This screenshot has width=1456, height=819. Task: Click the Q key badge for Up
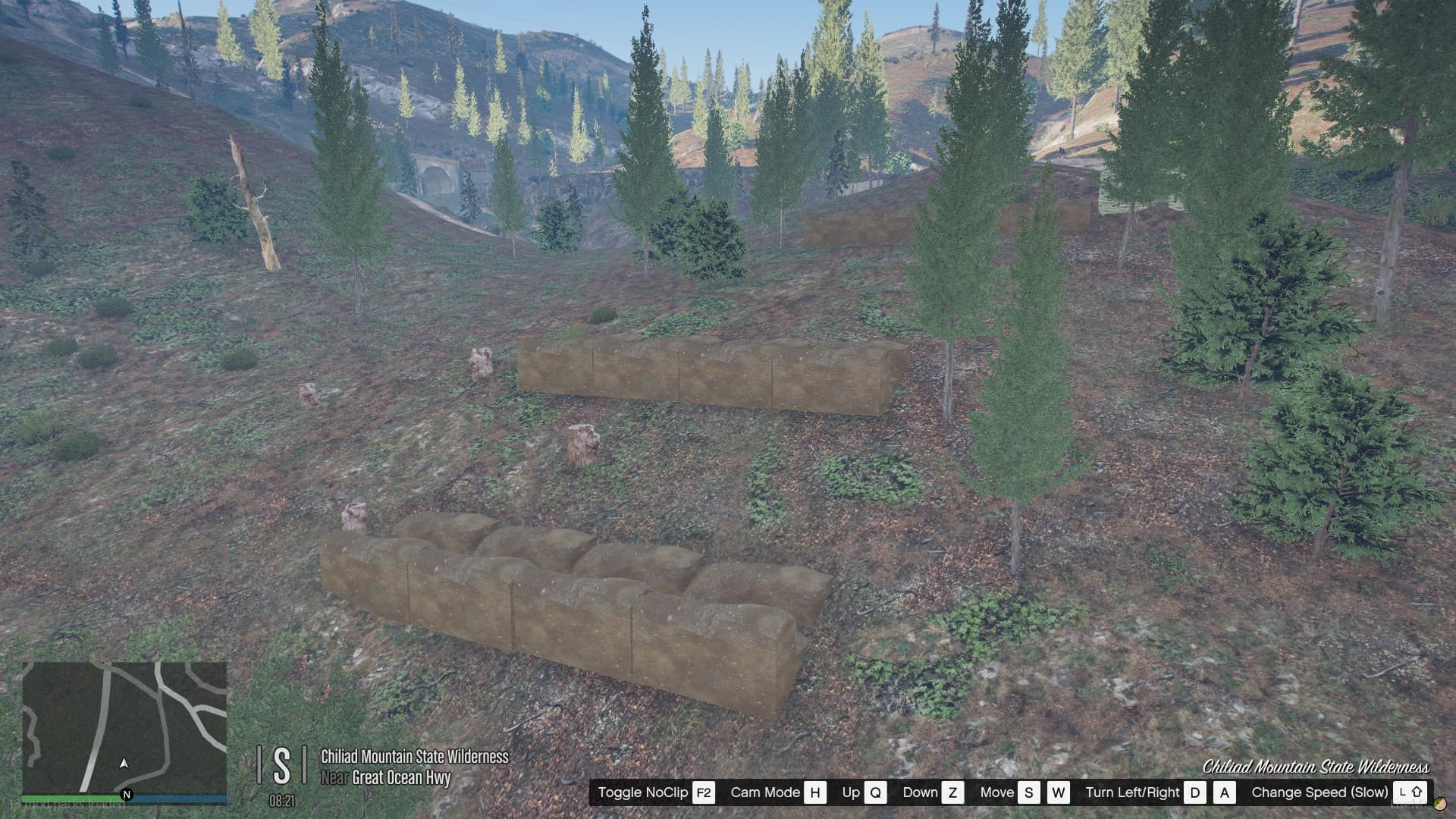(877, 793)
